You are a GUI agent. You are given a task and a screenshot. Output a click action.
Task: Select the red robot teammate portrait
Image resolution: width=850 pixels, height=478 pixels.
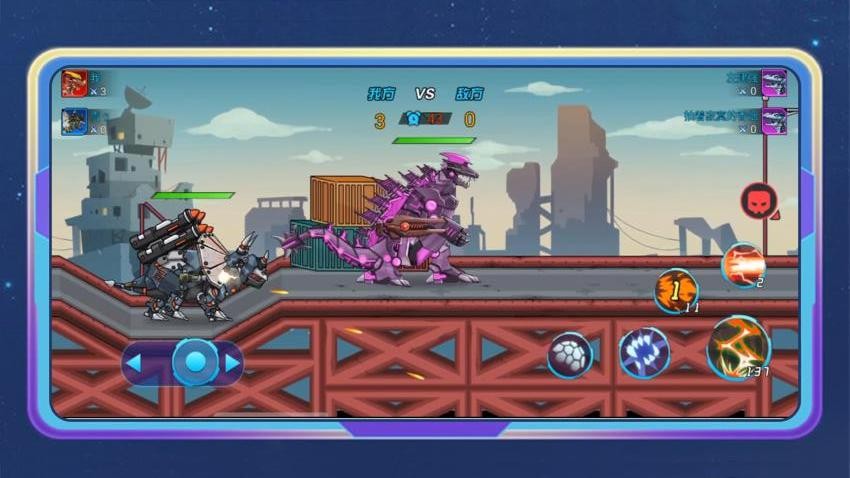(x=75, y=82)
